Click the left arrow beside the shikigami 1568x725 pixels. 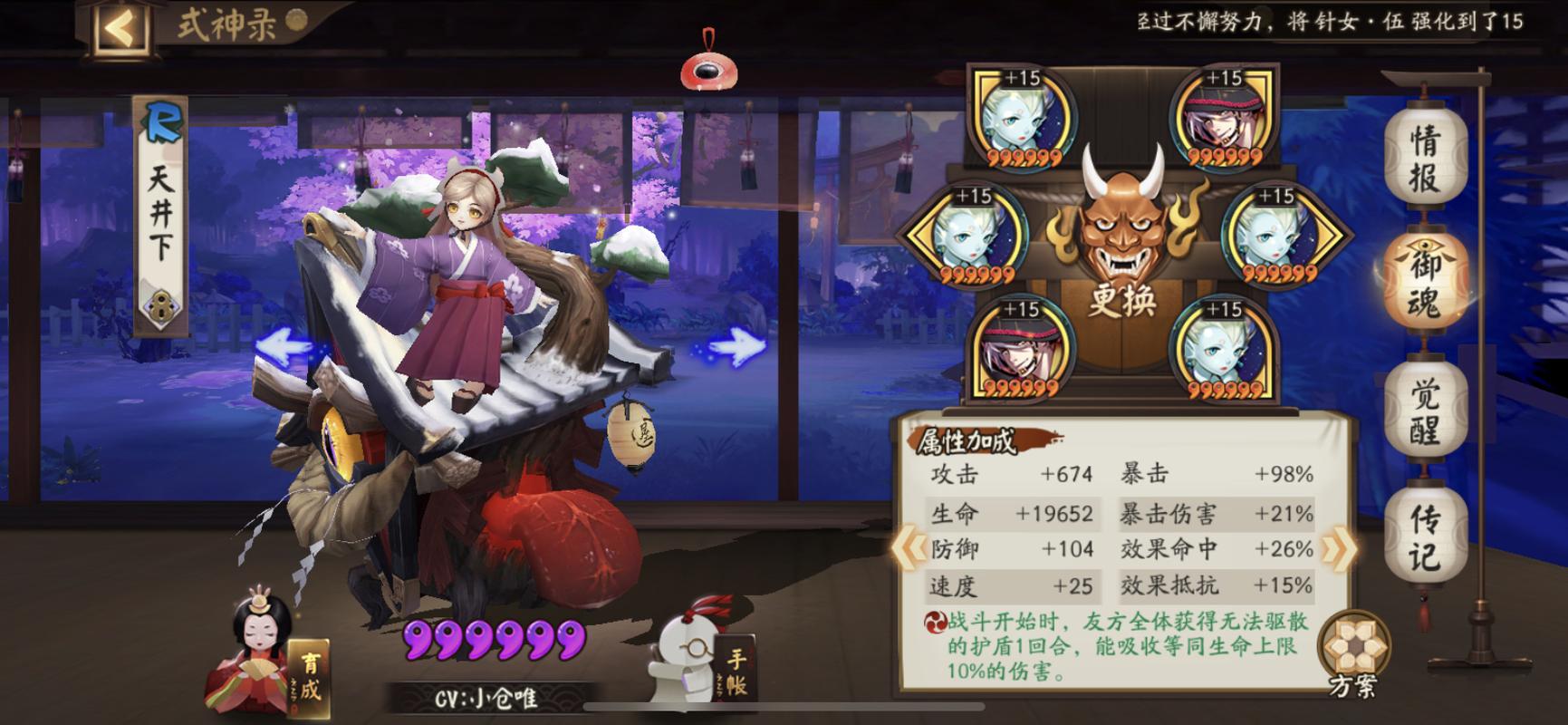tap(283, 343)
